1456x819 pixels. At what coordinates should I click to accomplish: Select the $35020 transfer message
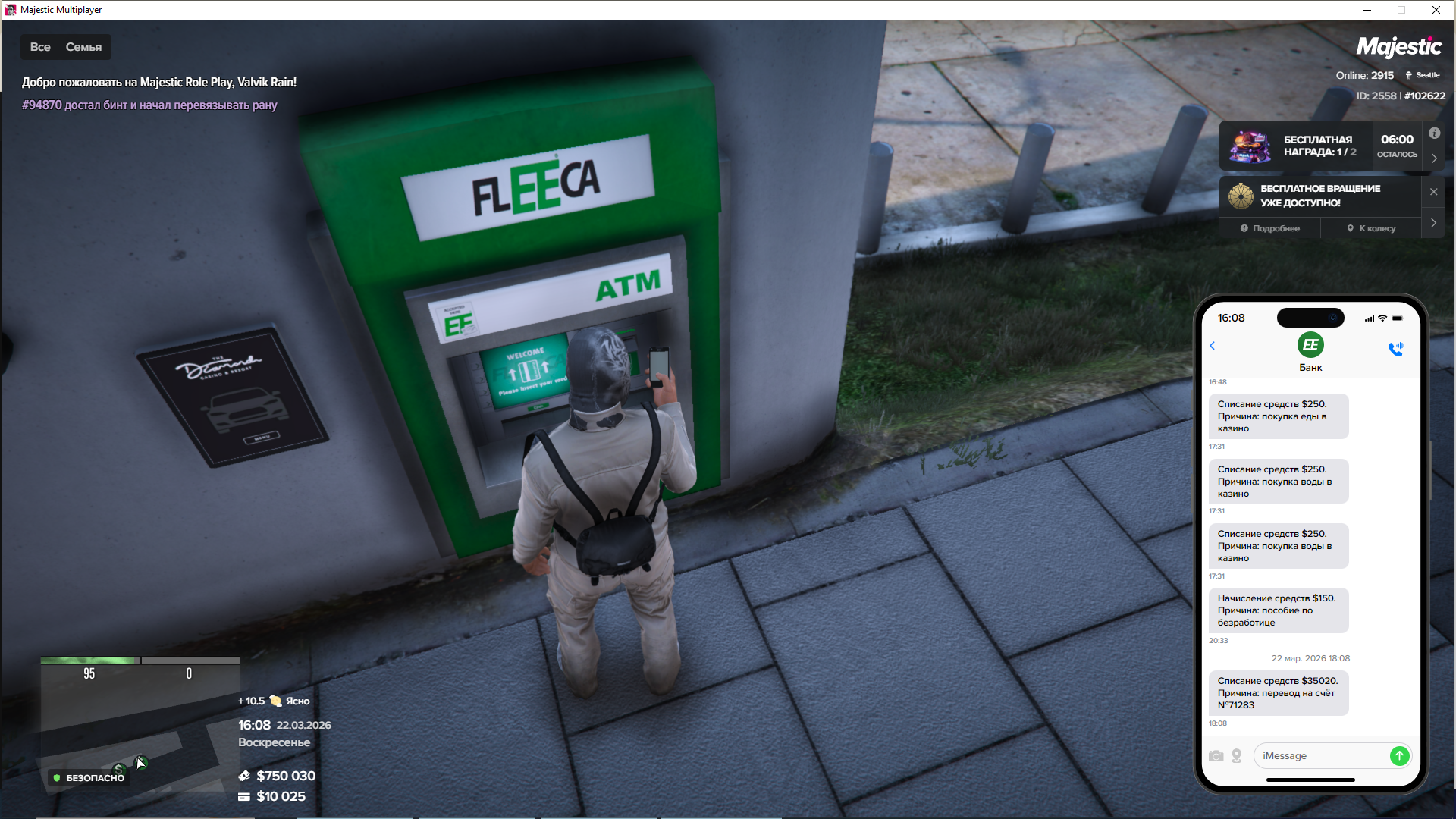coord(1278,693)
